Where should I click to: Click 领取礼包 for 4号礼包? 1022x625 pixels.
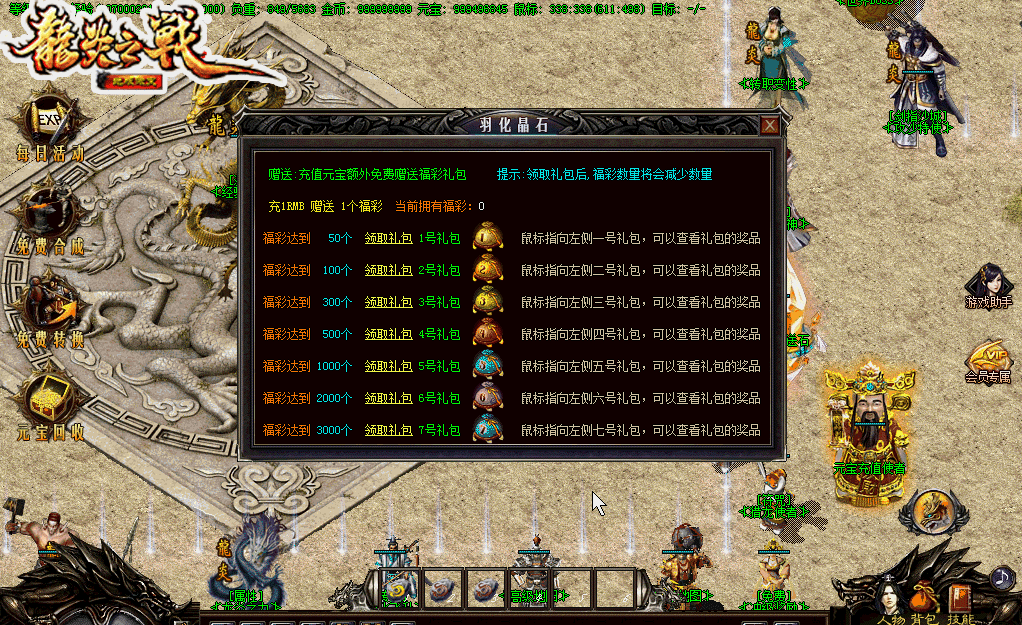pos(388,334)
